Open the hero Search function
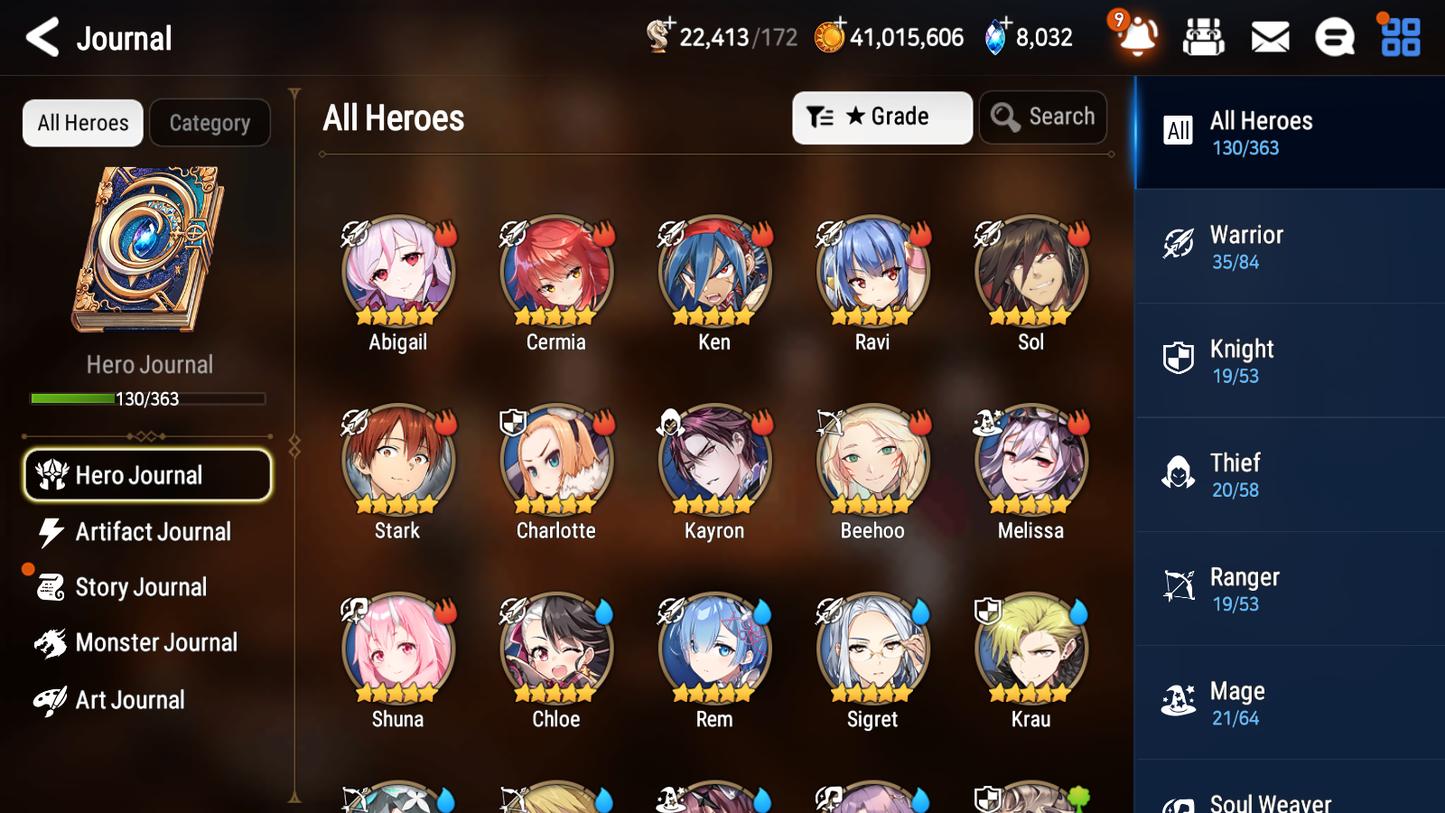 [1043, 116]
